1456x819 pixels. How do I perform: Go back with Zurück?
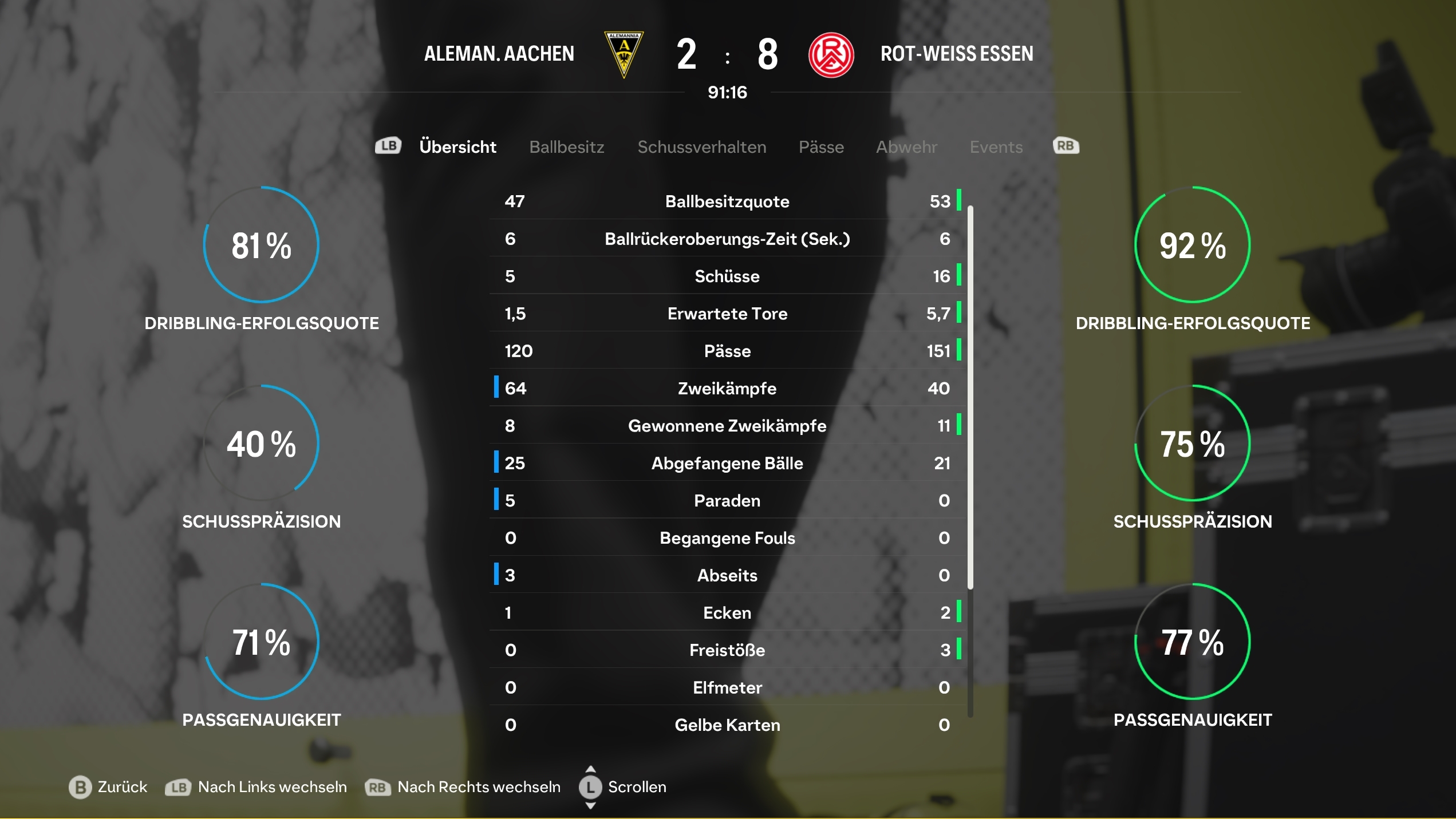tap(109, 787)
